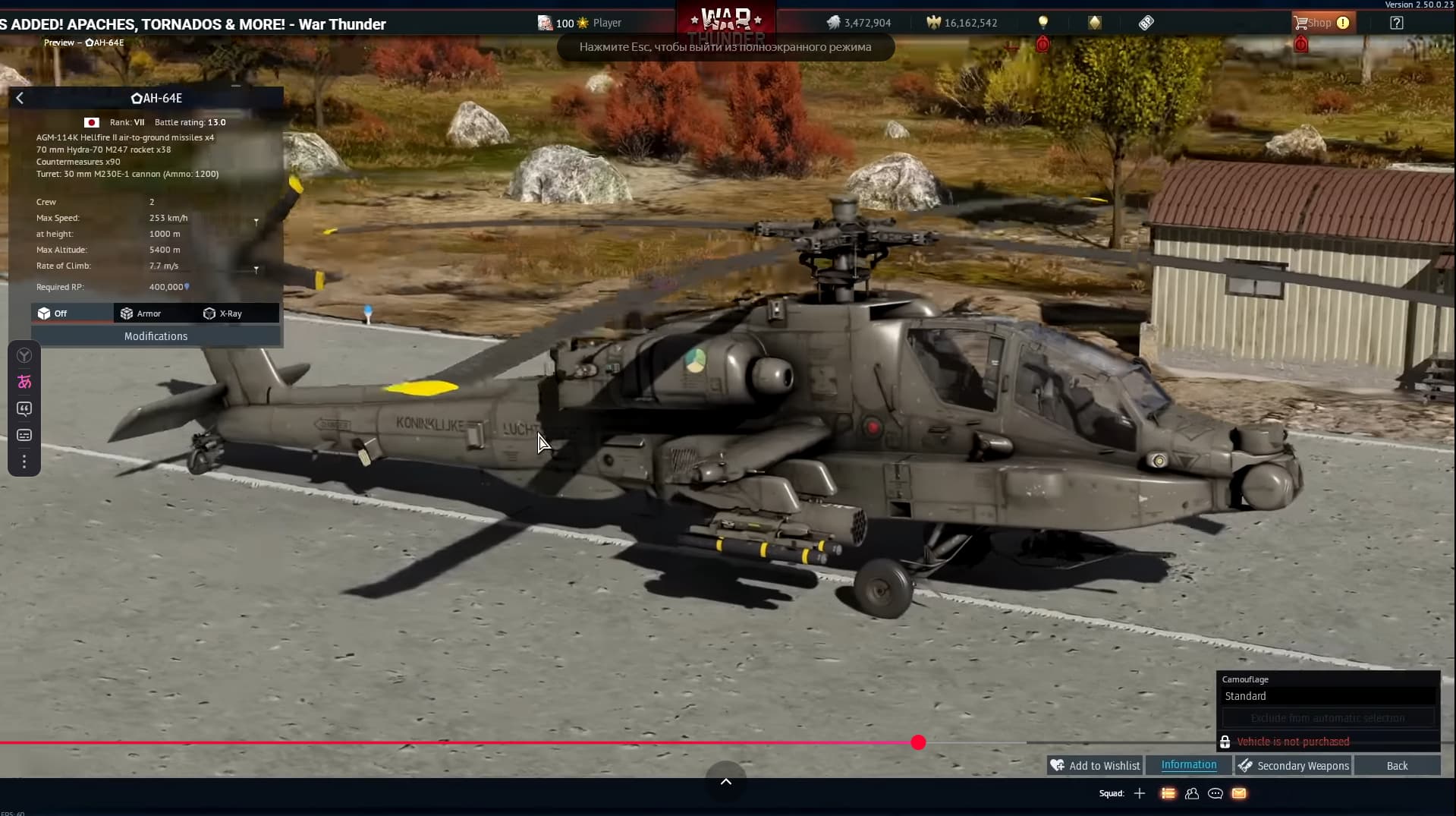Screen dimensions: 1456x816
Task: Click the Back button
Action: pyautogui.click(x=1397, y=765)
